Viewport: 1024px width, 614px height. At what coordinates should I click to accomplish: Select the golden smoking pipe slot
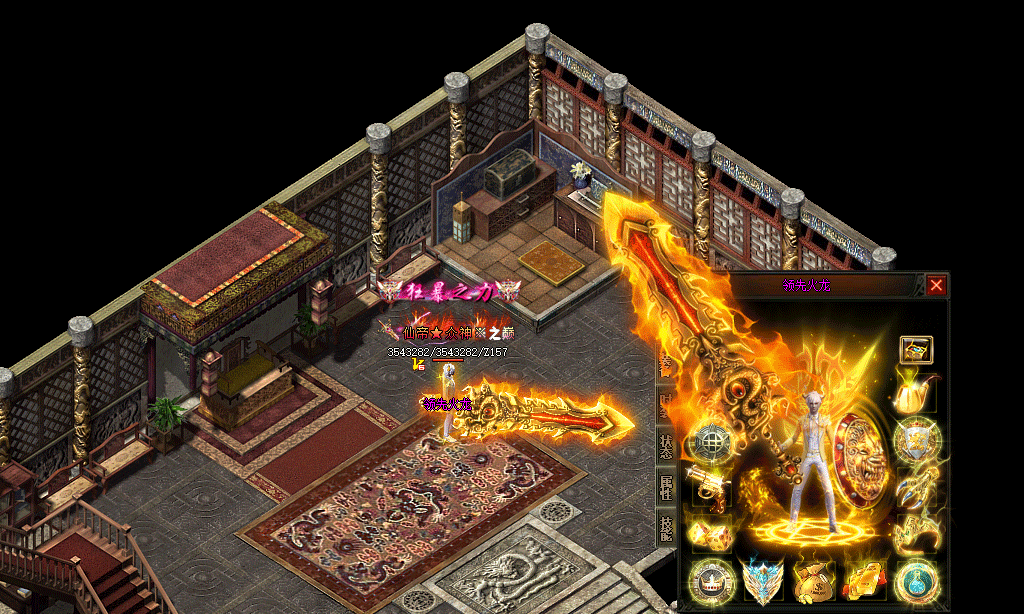914,393
